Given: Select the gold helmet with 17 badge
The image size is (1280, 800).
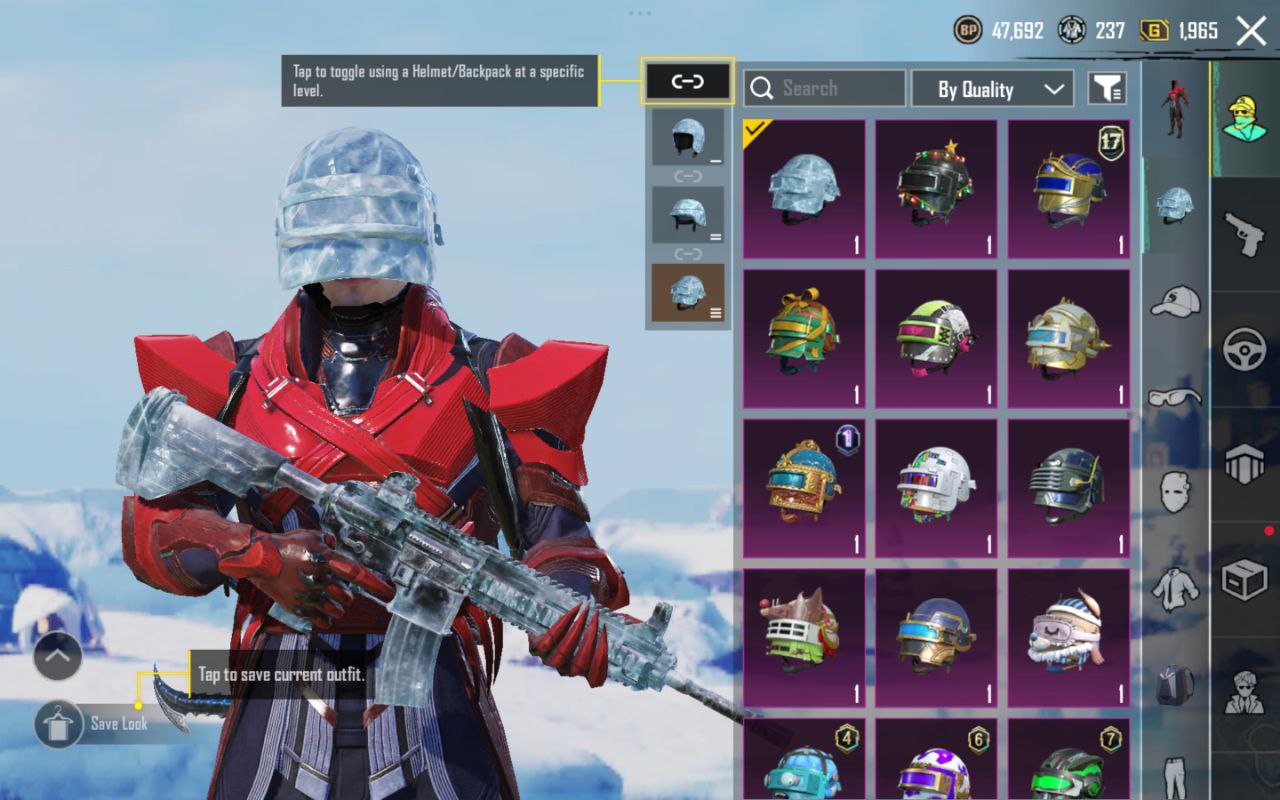Looking at the screenshot, I should pos(1068,190).
